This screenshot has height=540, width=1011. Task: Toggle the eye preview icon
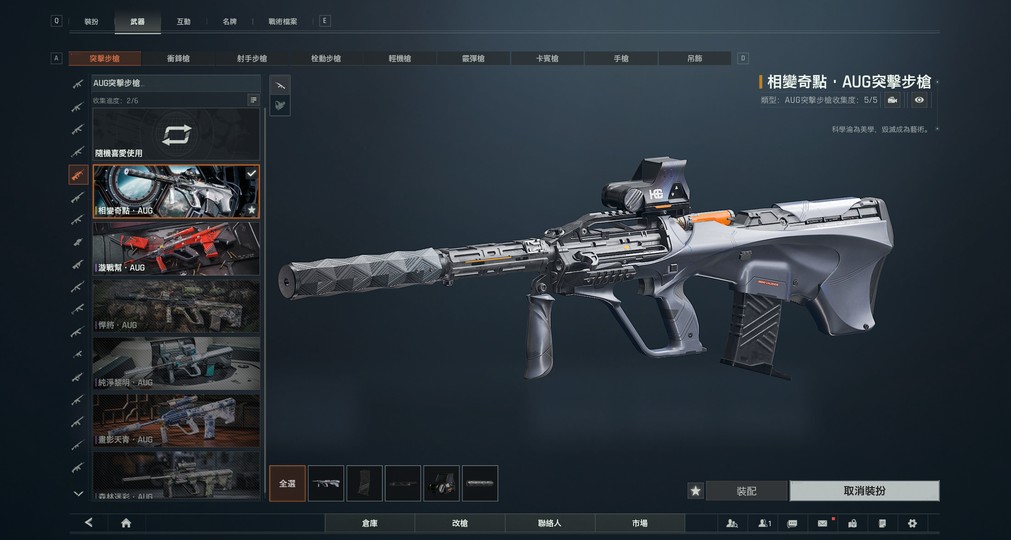[x=919, y=100]
